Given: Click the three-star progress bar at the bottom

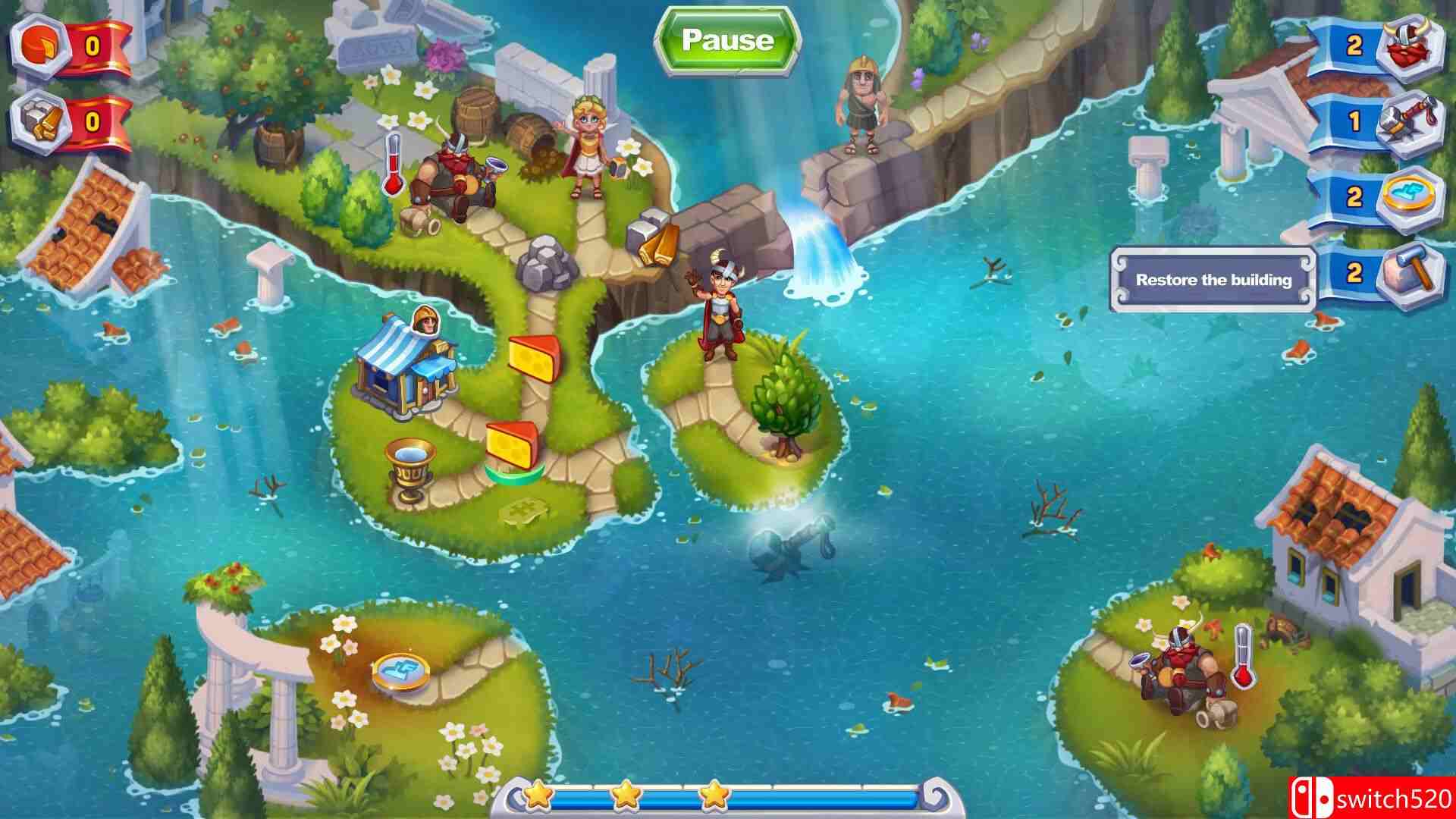Looking at the screenshot, I should click(728, 796).
